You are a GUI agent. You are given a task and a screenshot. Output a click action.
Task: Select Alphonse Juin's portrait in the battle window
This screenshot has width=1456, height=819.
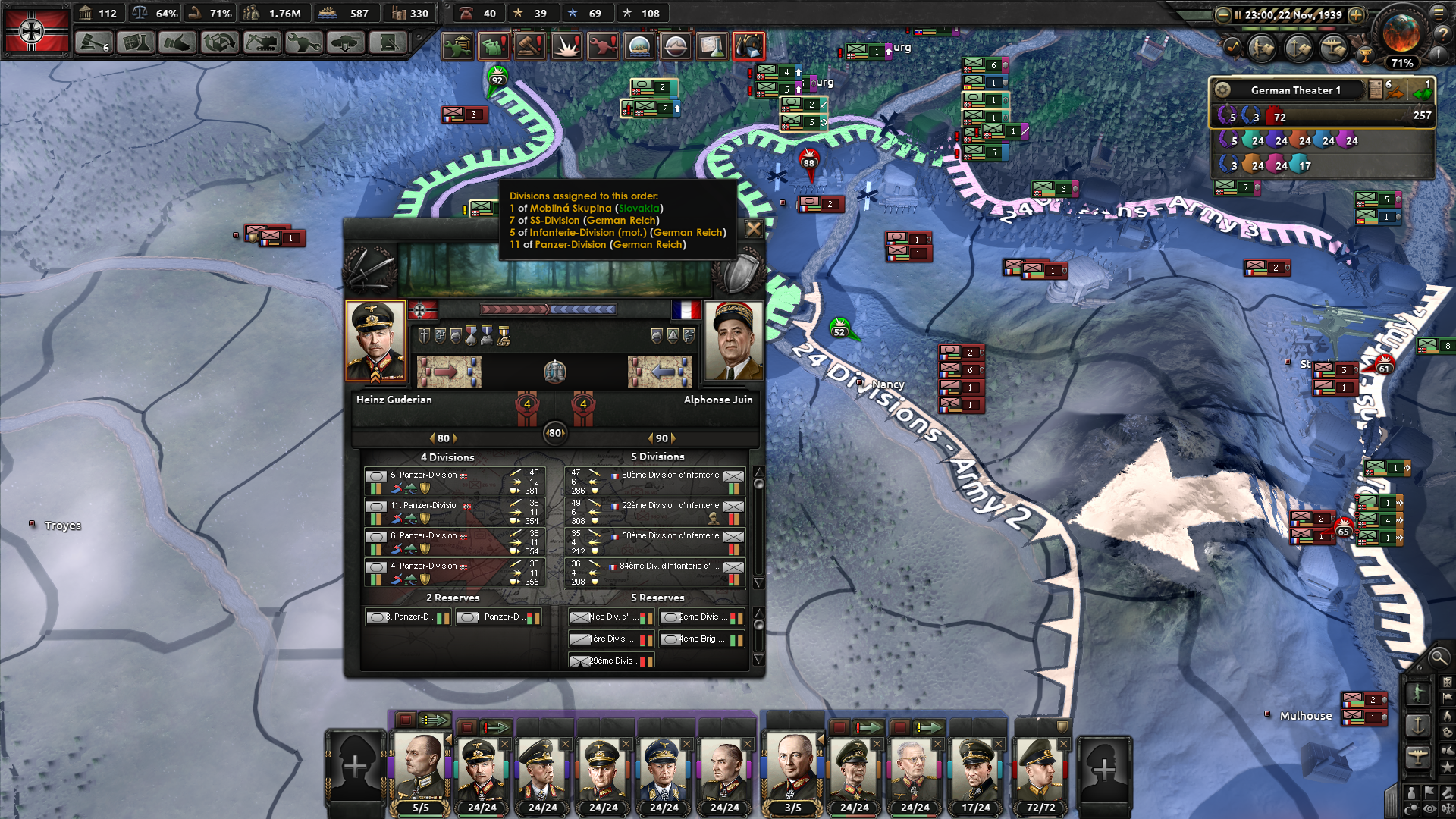[x=734, y=341]
